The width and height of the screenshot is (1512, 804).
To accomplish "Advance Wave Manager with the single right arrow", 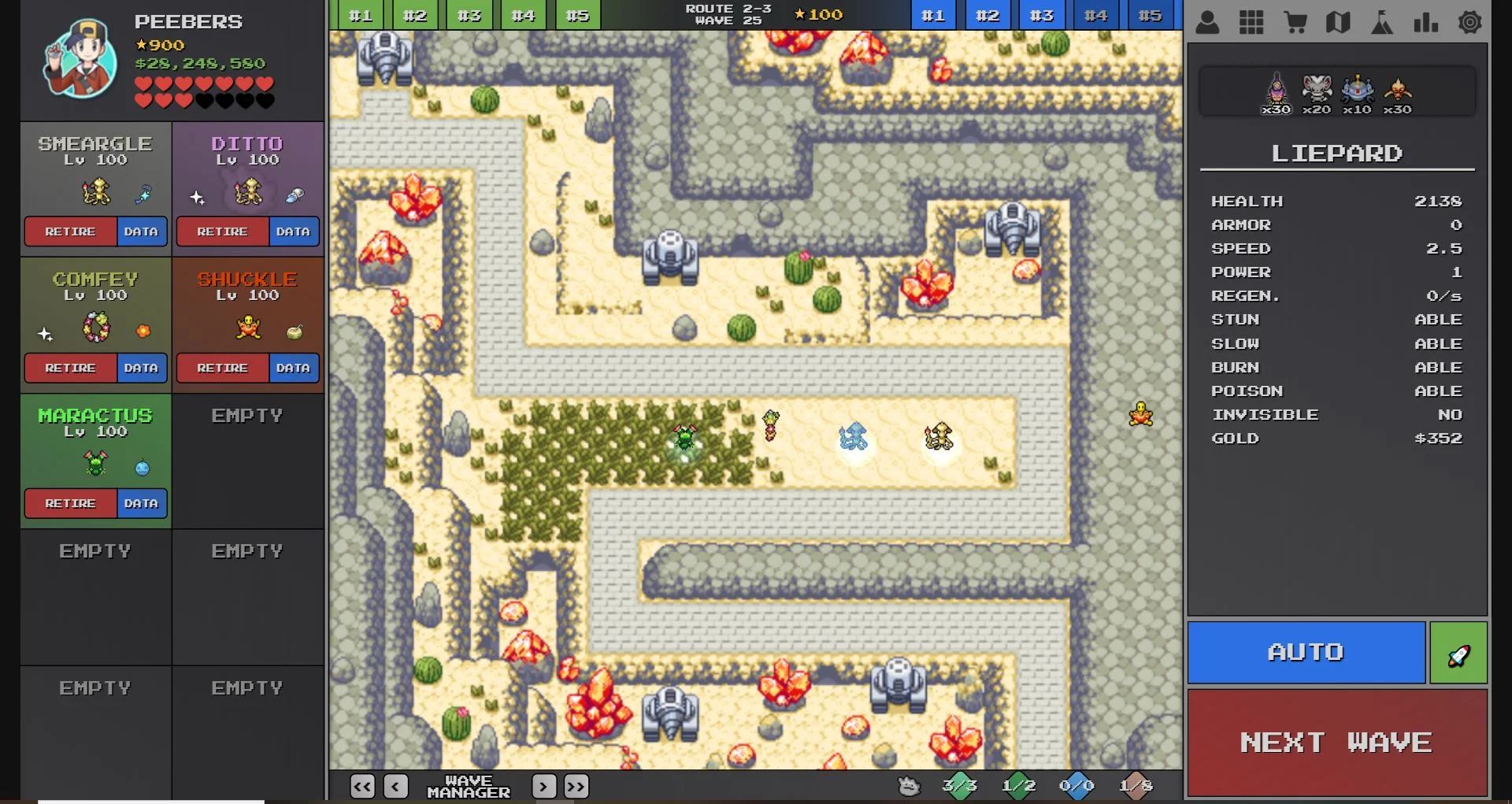I will (x=543, y=786).
